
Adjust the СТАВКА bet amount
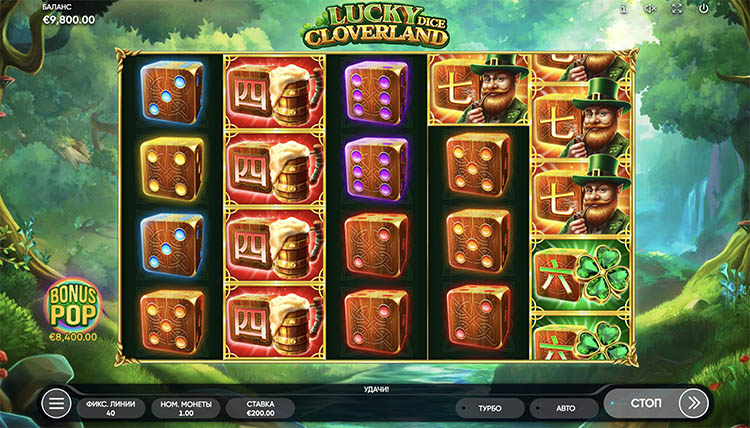(x=260, y=408)
